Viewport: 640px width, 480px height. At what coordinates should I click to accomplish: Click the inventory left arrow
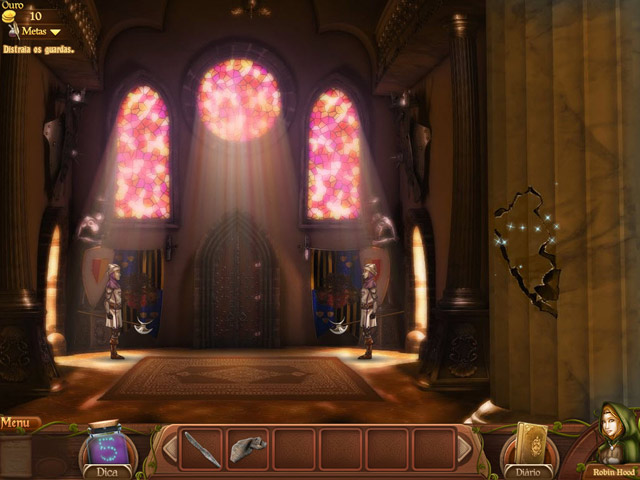click(x=169, y=449)
